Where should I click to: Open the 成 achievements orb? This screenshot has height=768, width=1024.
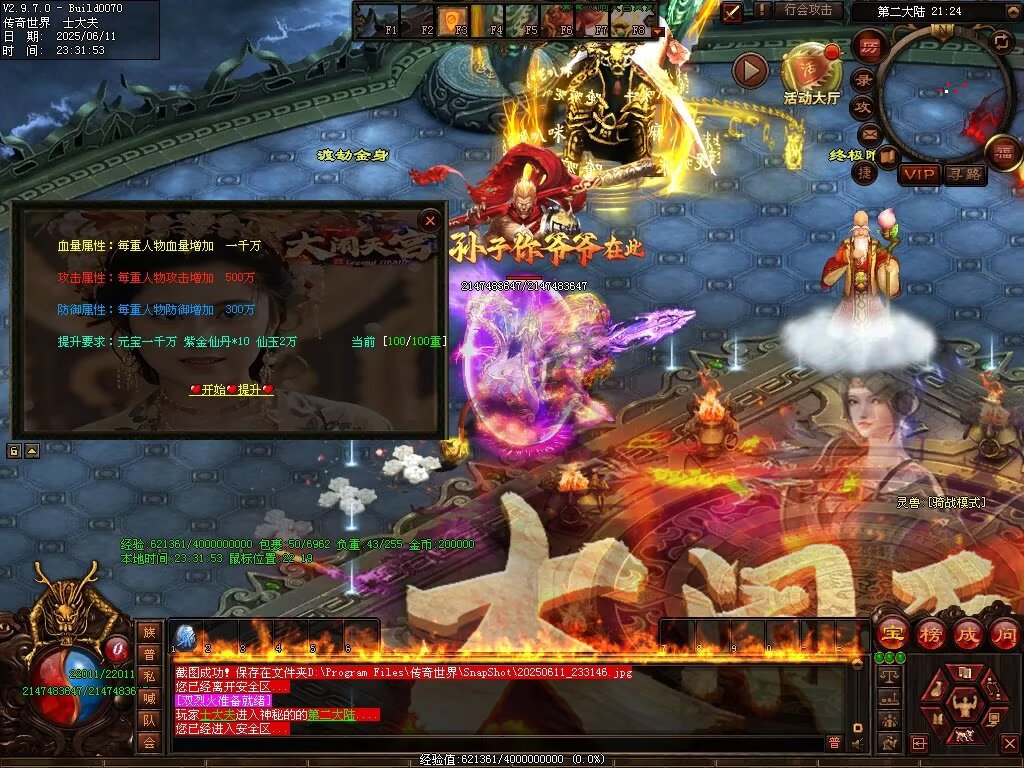[x=967, y=634]
